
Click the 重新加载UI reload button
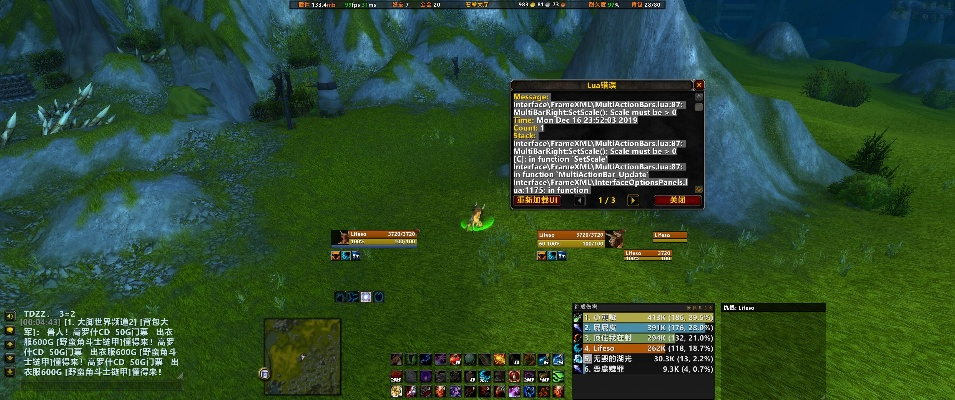538,200
